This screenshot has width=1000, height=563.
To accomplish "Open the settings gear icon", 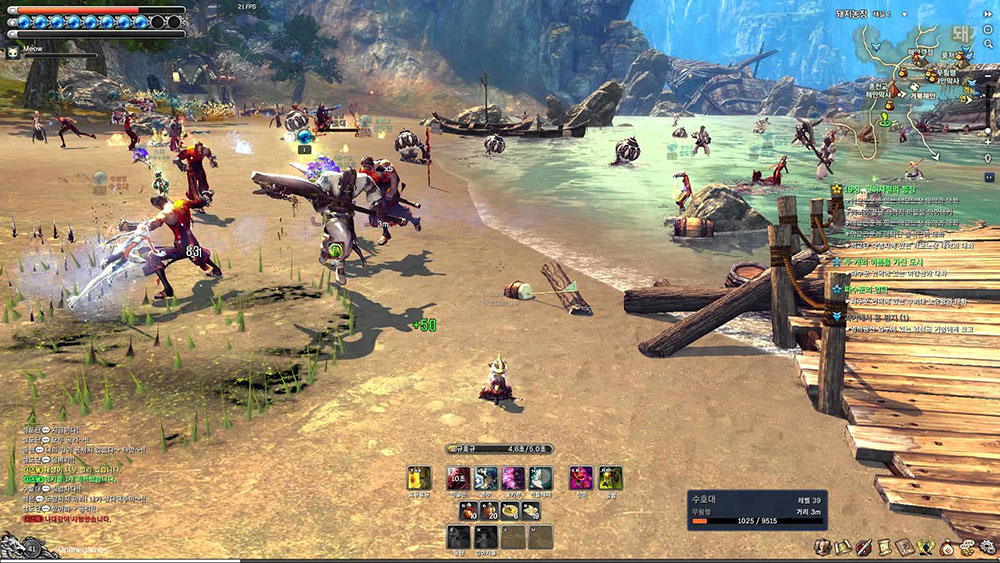I will 987,547.
